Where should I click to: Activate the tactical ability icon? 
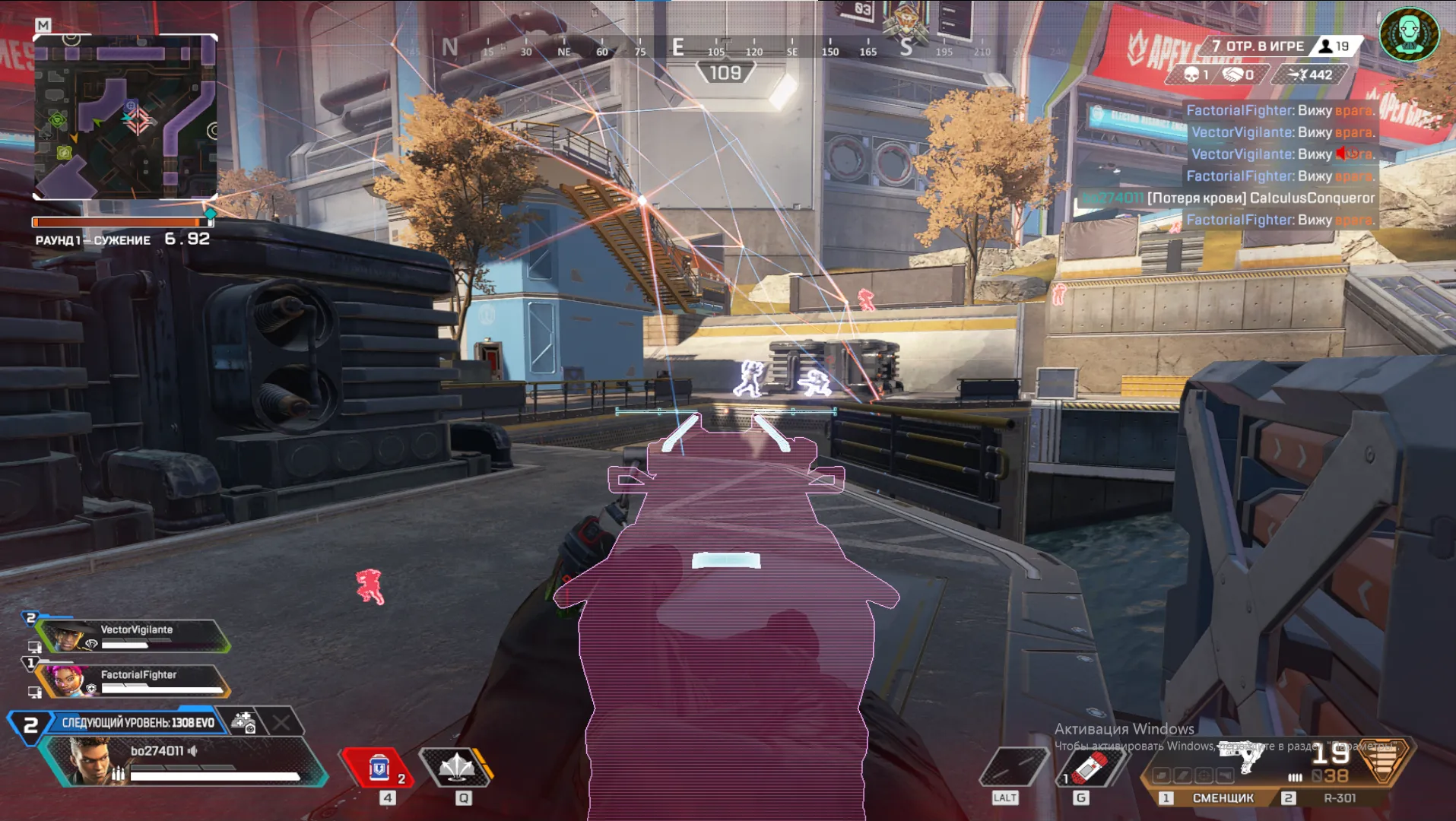[x=457, y=767]
